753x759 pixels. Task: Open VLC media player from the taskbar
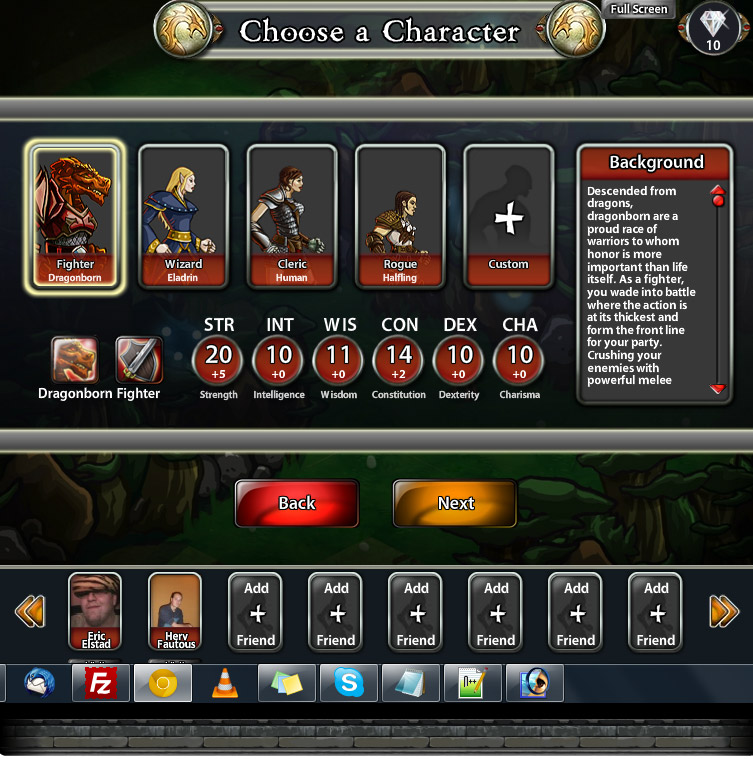225,684
